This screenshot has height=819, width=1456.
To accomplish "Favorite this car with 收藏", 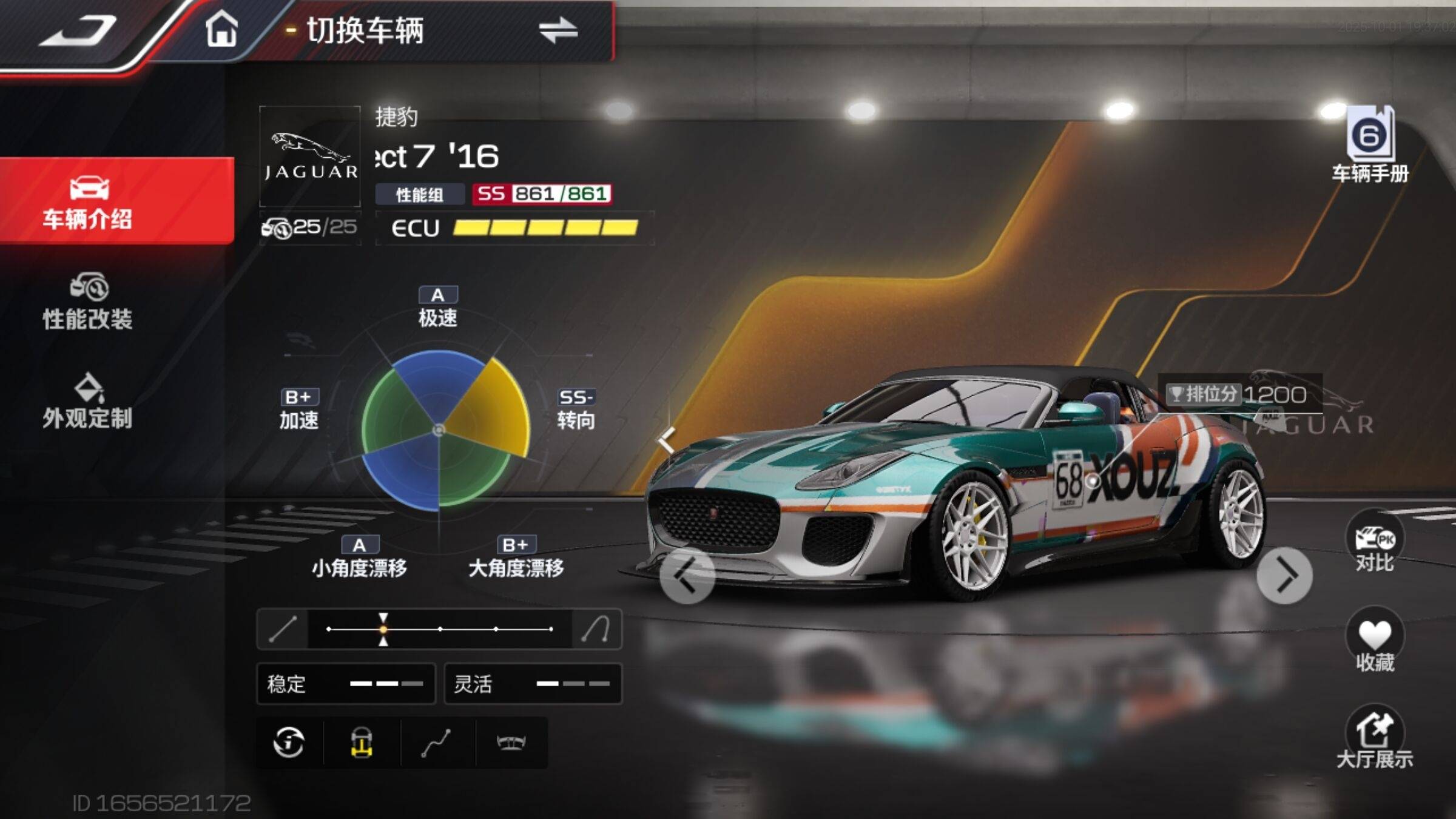I will click(1375, 642).
